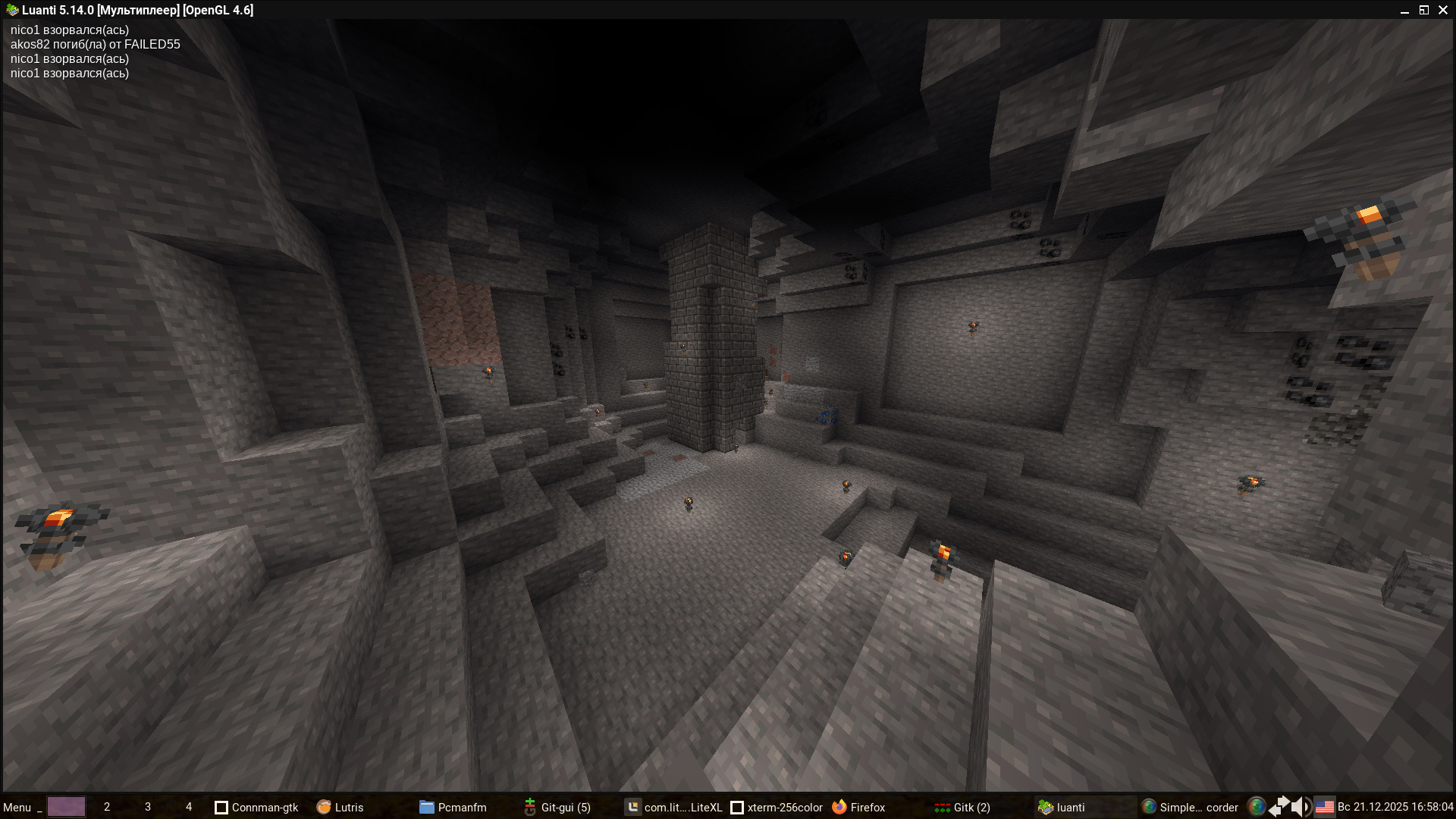Minimize the Luanti window
This screenshot has height=819, width=1456.
tap(1404, 11)
